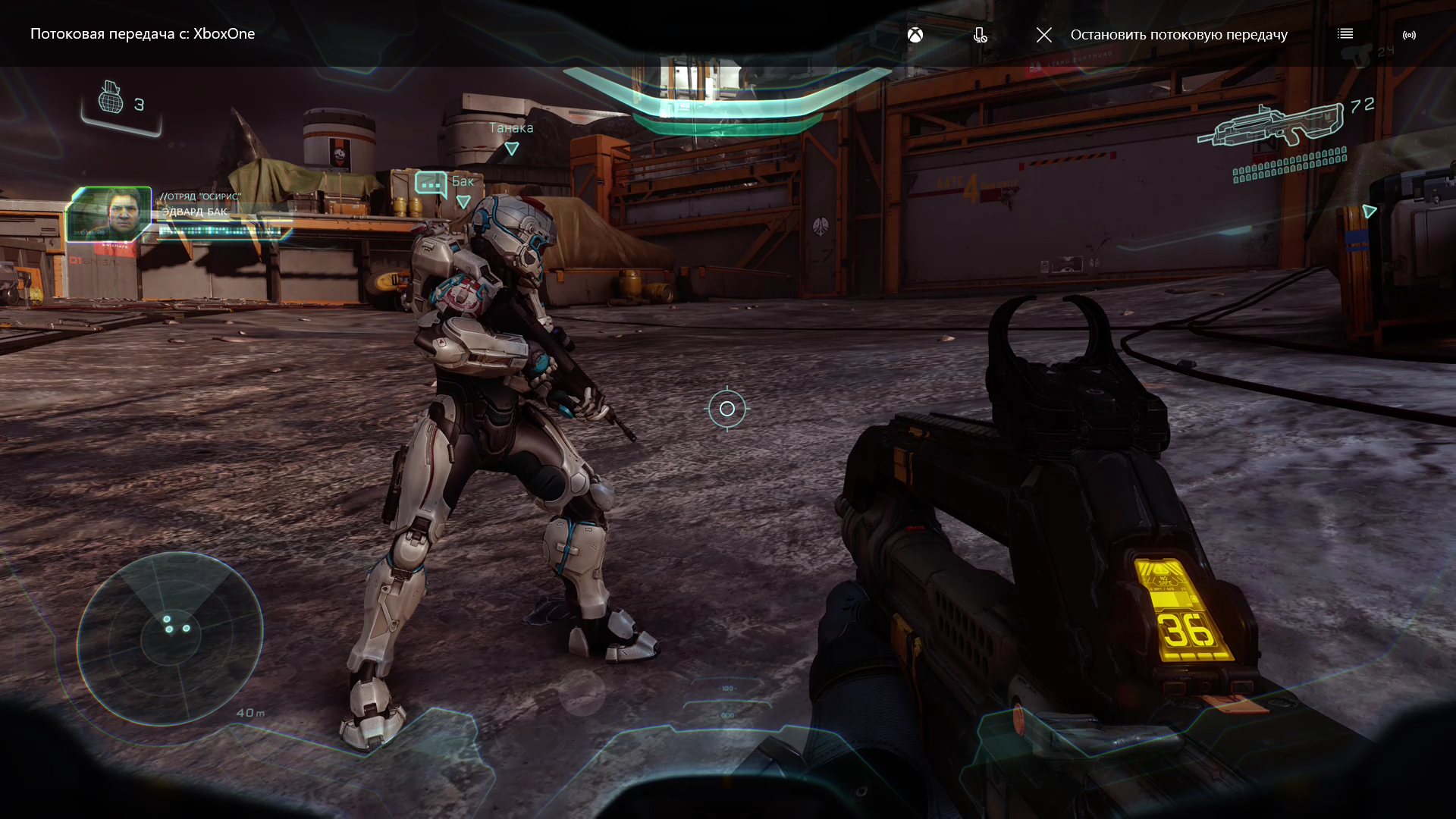Image resolution: width=1456 pixels, height=819 pixels.
Task: Click the Бак speech bubble icon
Action: click(430, 184)
